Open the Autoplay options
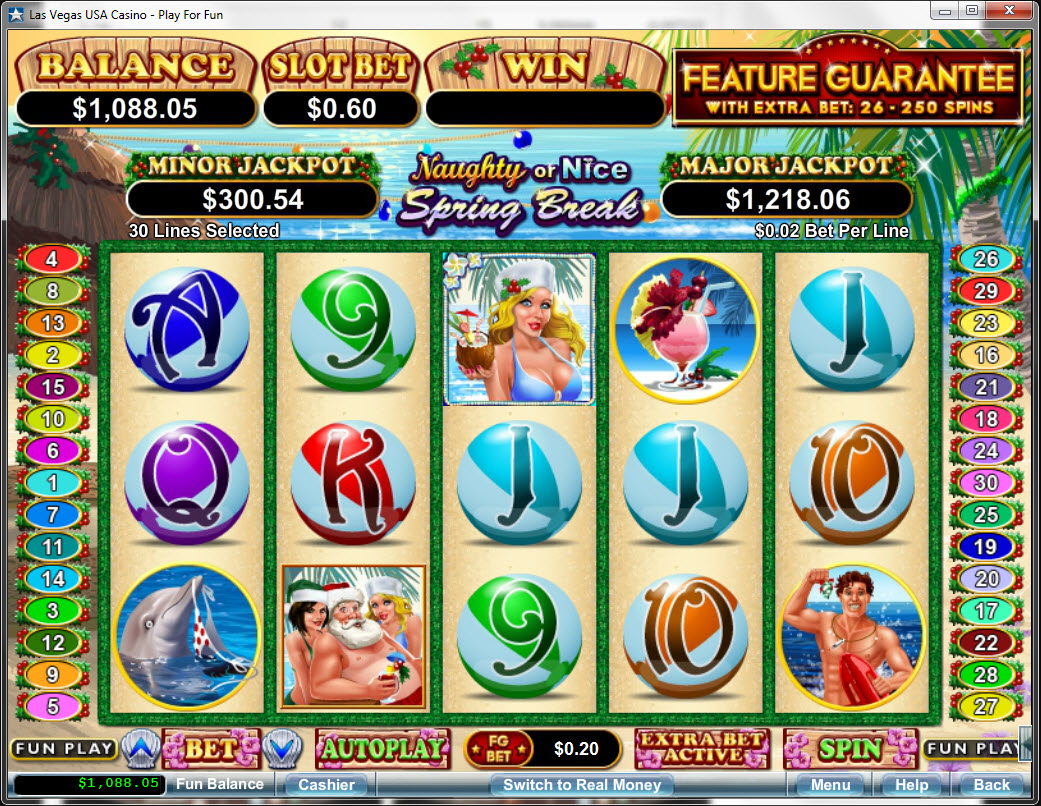Viewport: 1041px width, 806px height. (x=380, y=748)
